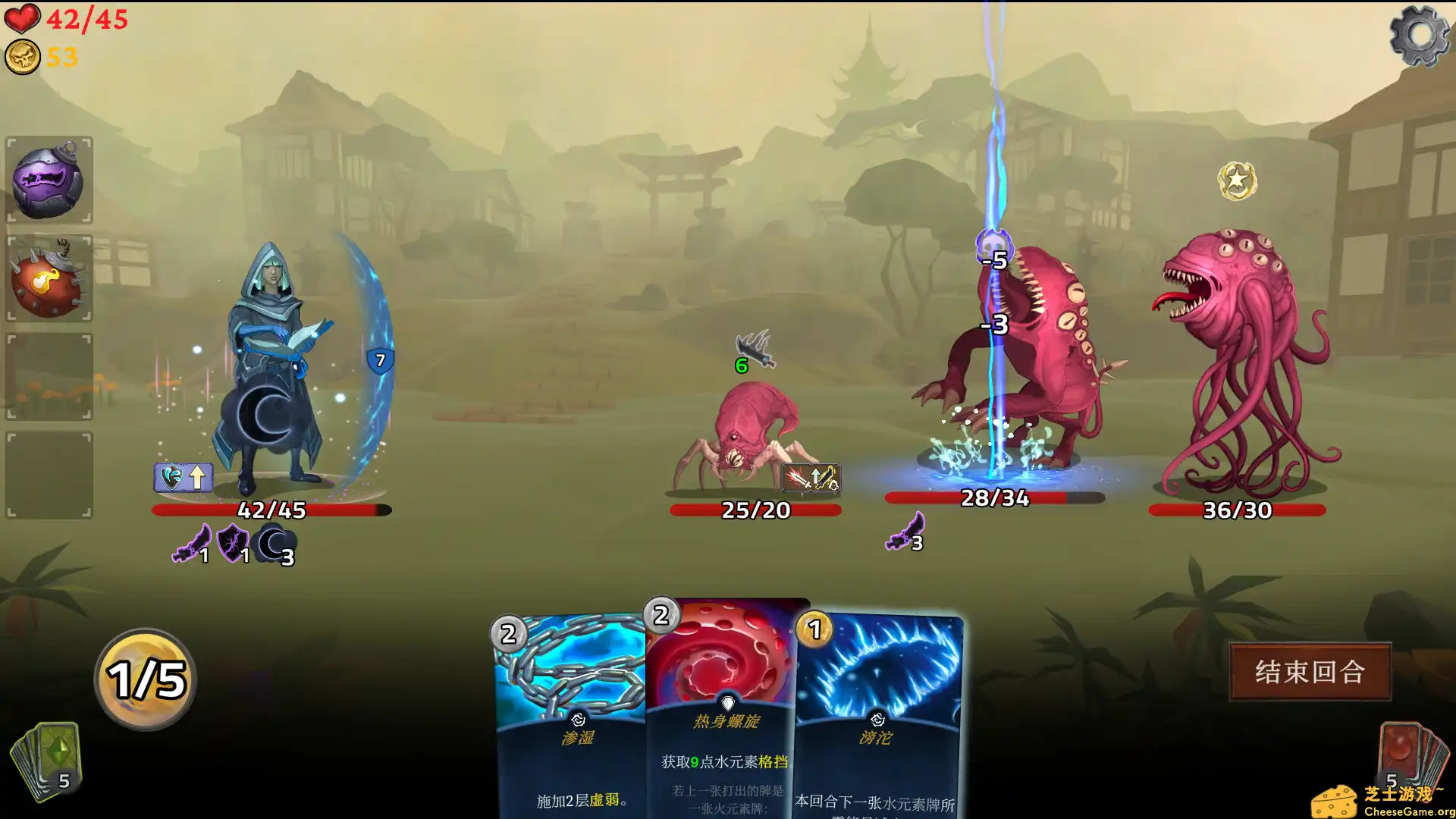The width and height of the screenshot is (1456, 819).
Task: Click the heart health icon
Action: pos(22,20)
